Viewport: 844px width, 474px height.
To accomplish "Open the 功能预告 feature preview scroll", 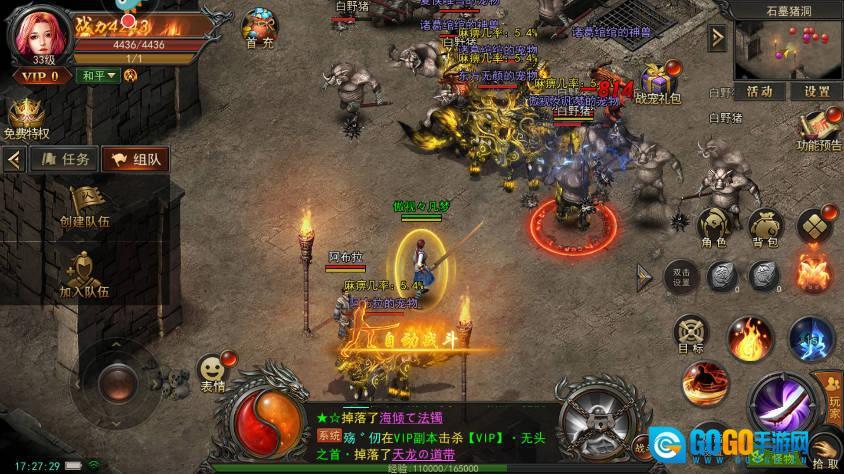I will pos(819,129).
